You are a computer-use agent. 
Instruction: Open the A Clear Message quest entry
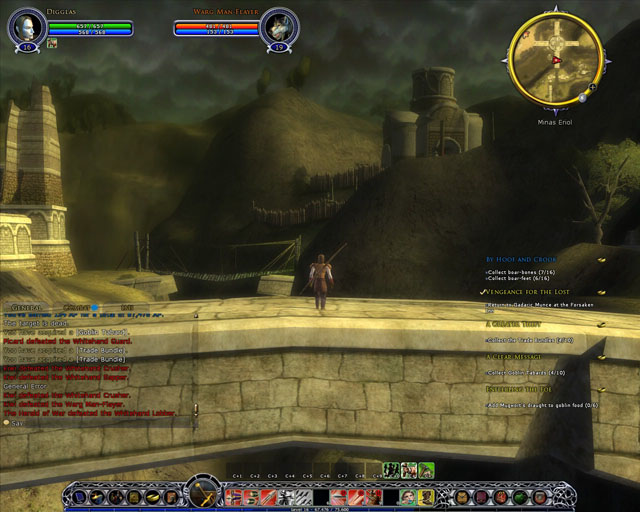pyautogui.click(x=517, y=356)
